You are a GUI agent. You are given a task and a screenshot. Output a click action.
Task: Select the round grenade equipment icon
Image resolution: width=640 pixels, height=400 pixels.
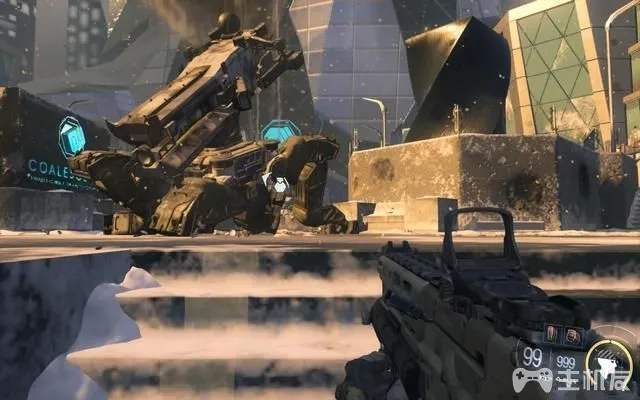pyautogui.click(x=572, y=335)
